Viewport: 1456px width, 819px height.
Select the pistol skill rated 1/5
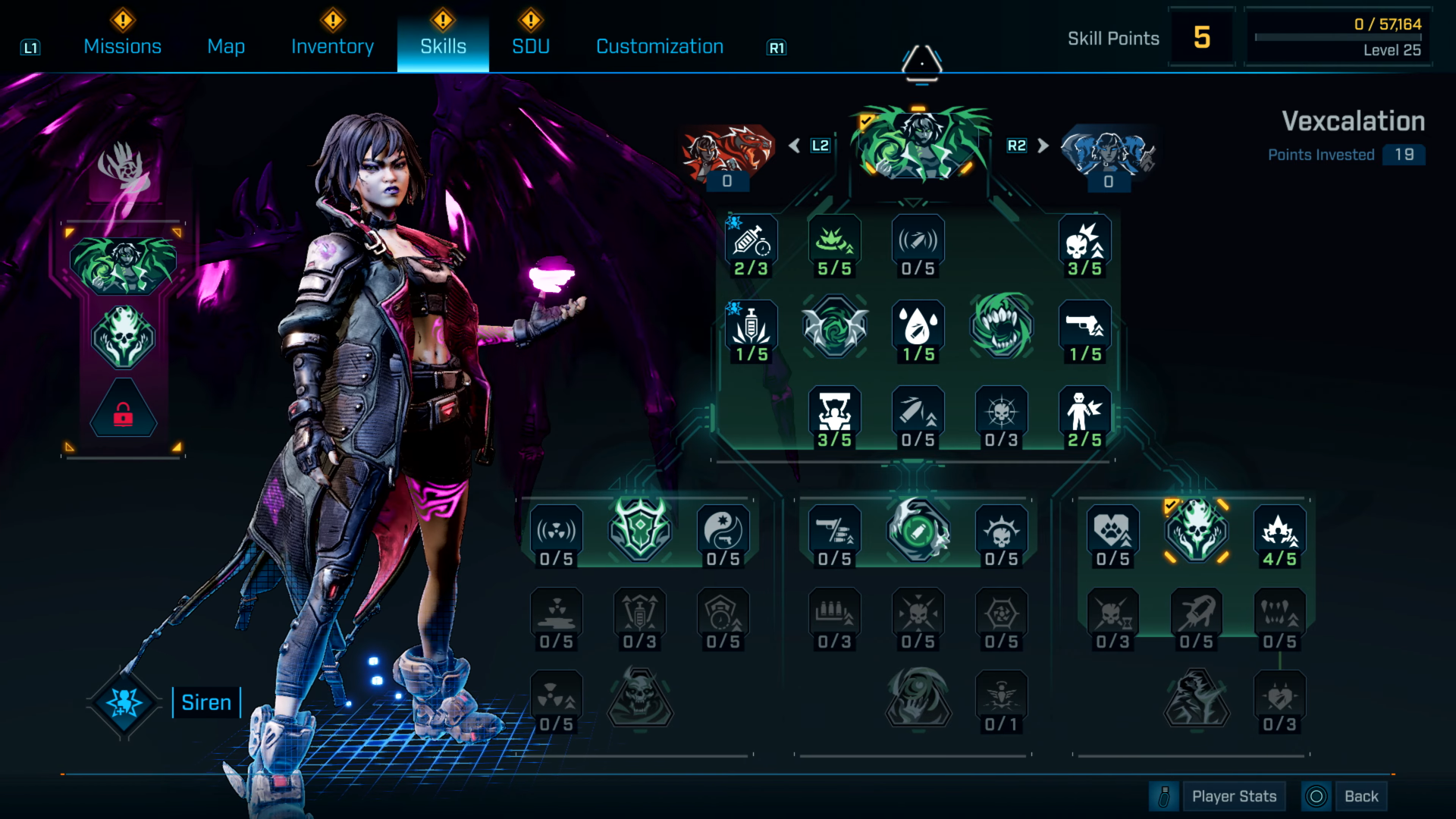click(1084, 328)
